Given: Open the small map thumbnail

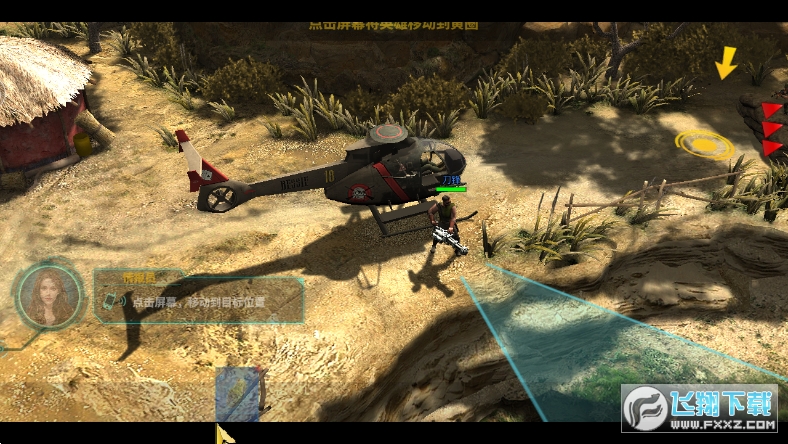Looking at the screenshot, I should pos(240,393).
